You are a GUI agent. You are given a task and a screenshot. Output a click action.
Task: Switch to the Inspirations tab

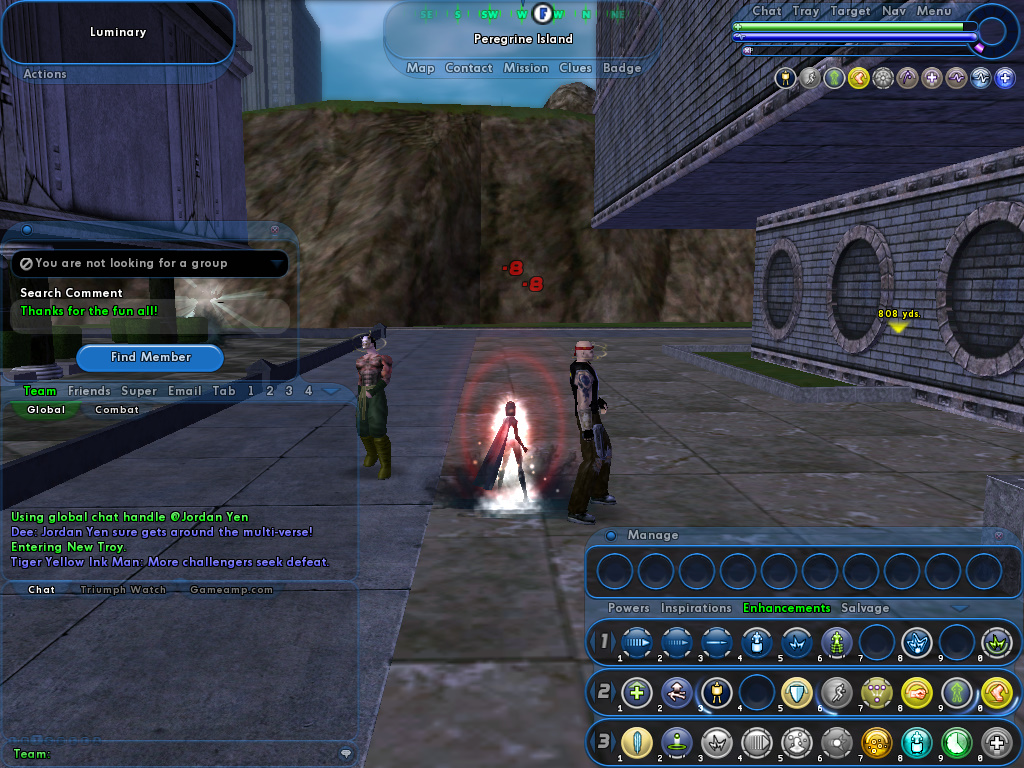point(696,608)
